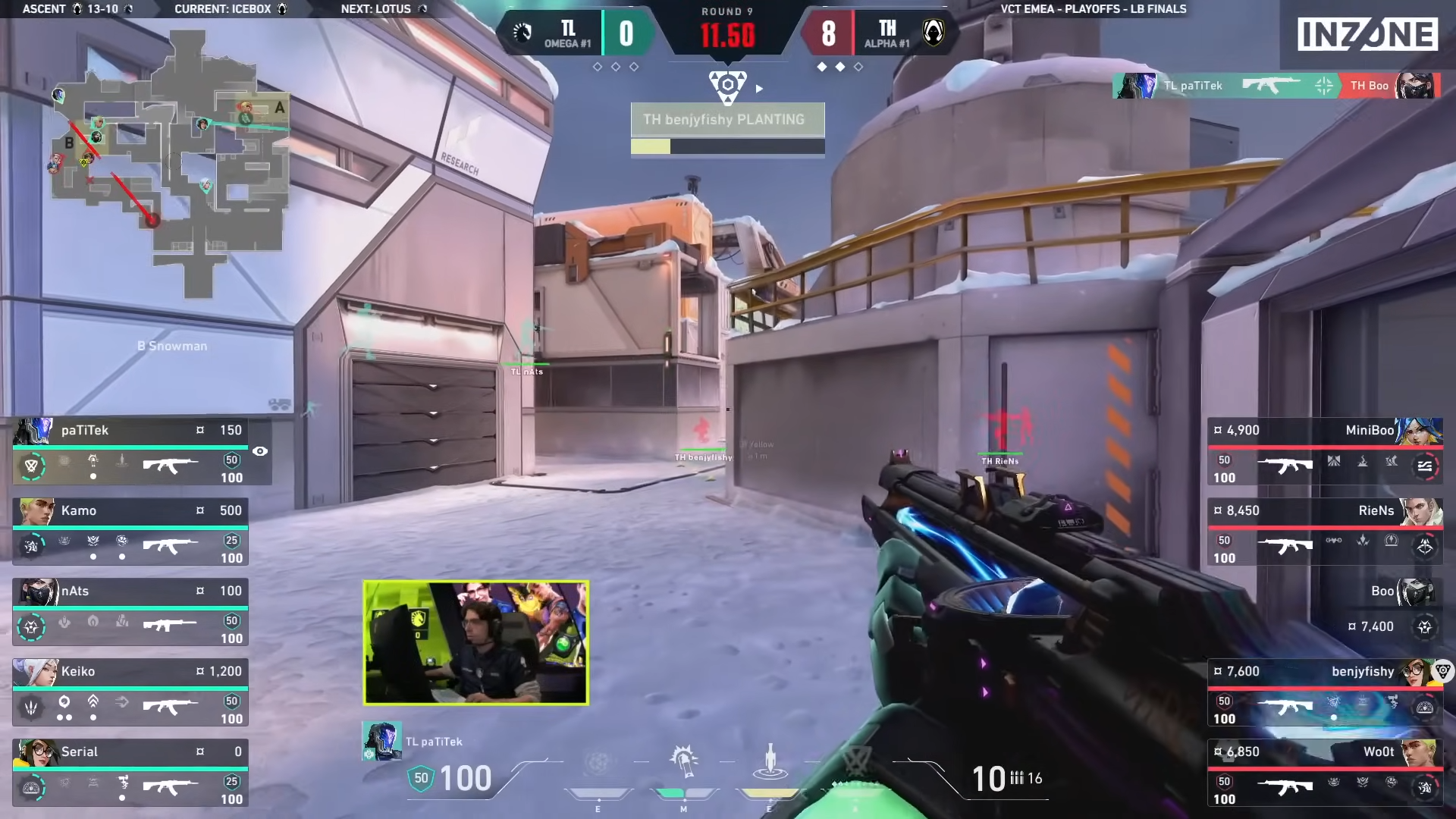Click the INZONE sponsor logo
Screen dimensions: 1456x819
pos(1367,35)
